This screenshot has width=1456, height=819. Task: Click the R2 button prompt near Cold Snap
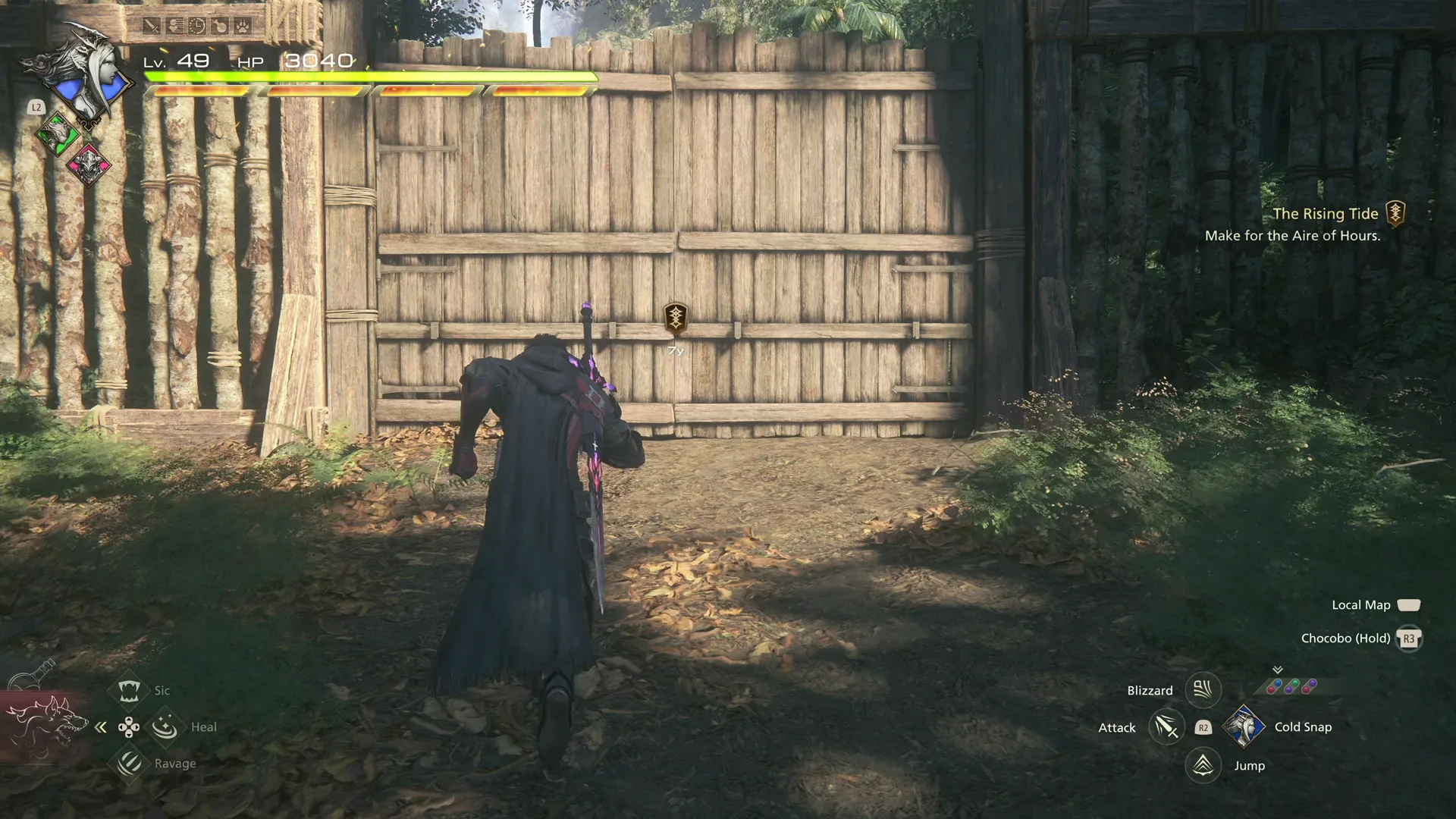click(1203, 727)
